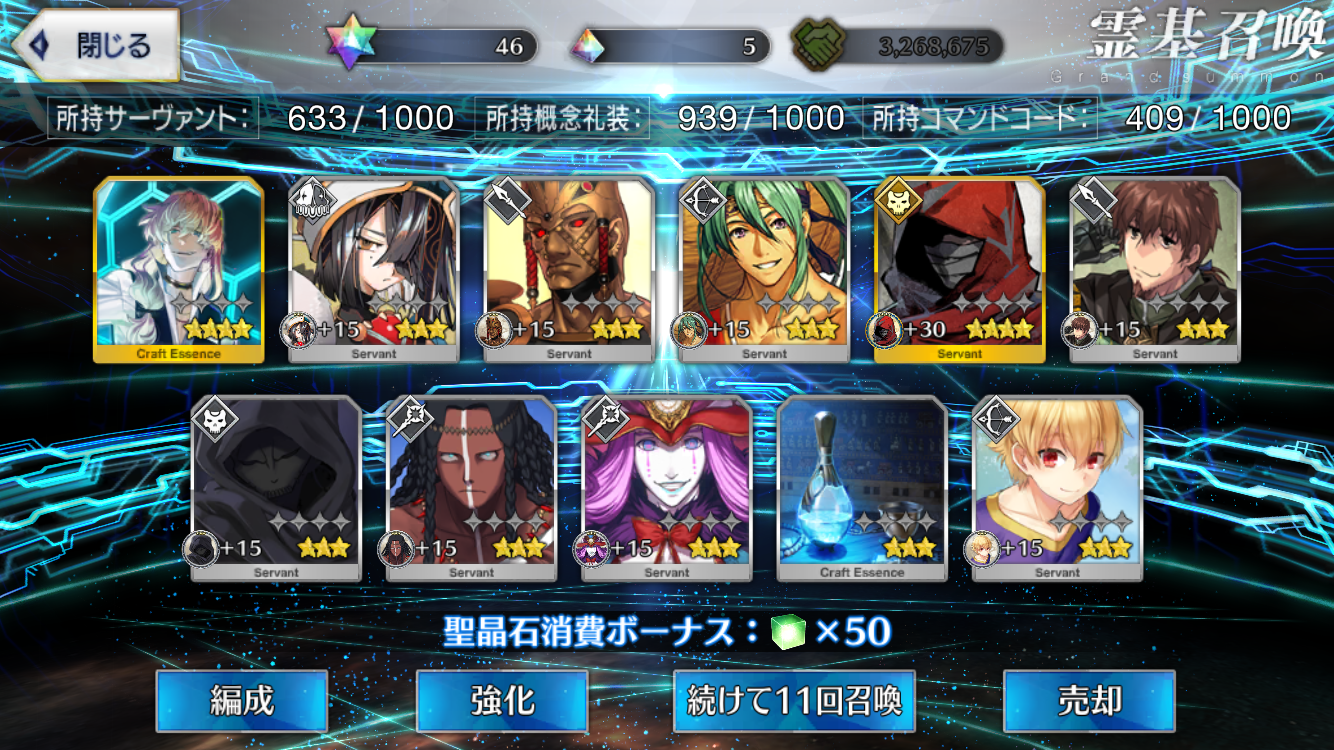The width and height of the screenshot is (1334, 750).
Task: Open the 編成 formation menu
Action: [242, 701]
